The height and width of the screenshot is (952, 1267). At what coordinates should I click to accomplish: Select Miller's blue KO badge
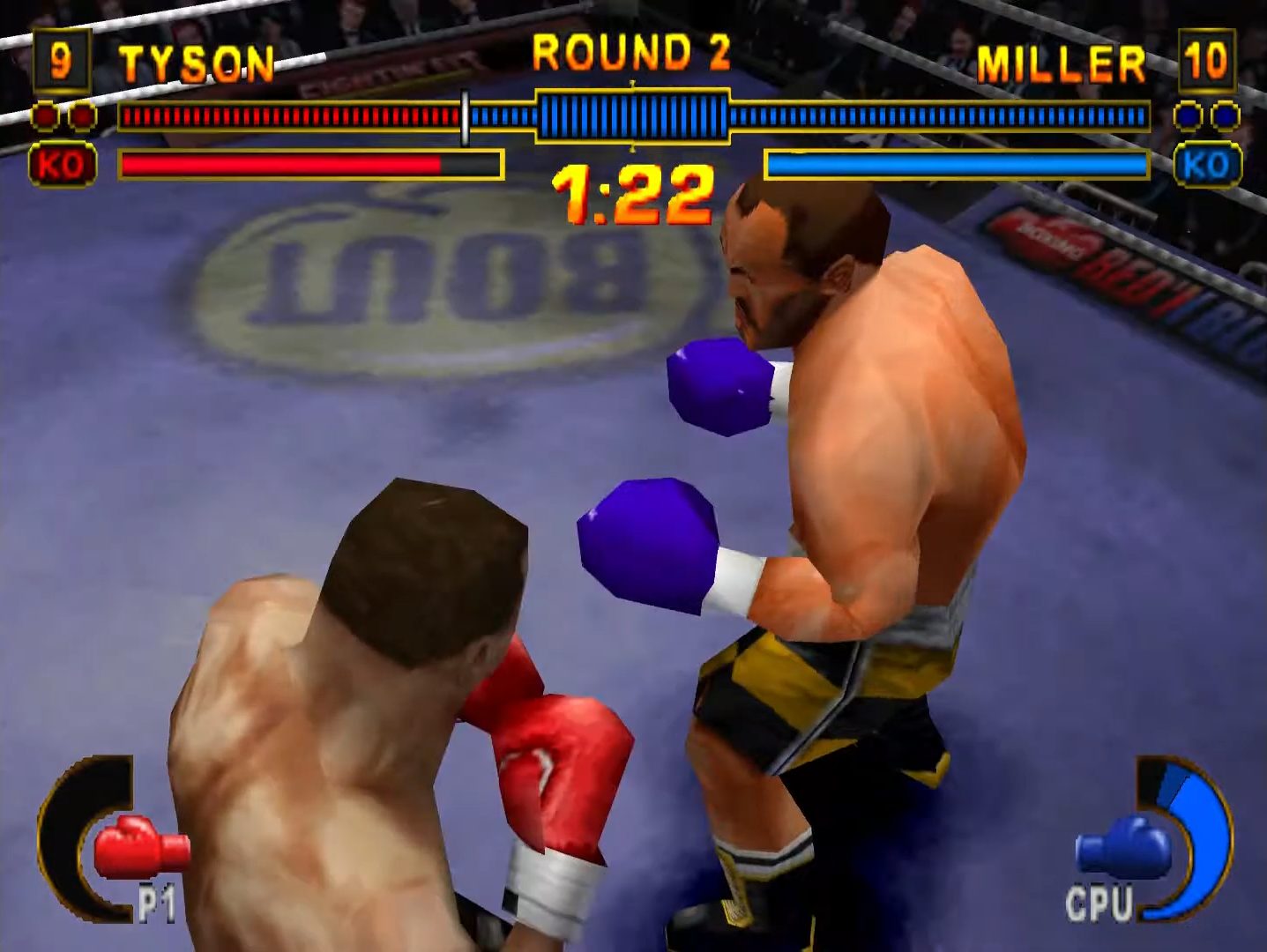coord(1206,165)
